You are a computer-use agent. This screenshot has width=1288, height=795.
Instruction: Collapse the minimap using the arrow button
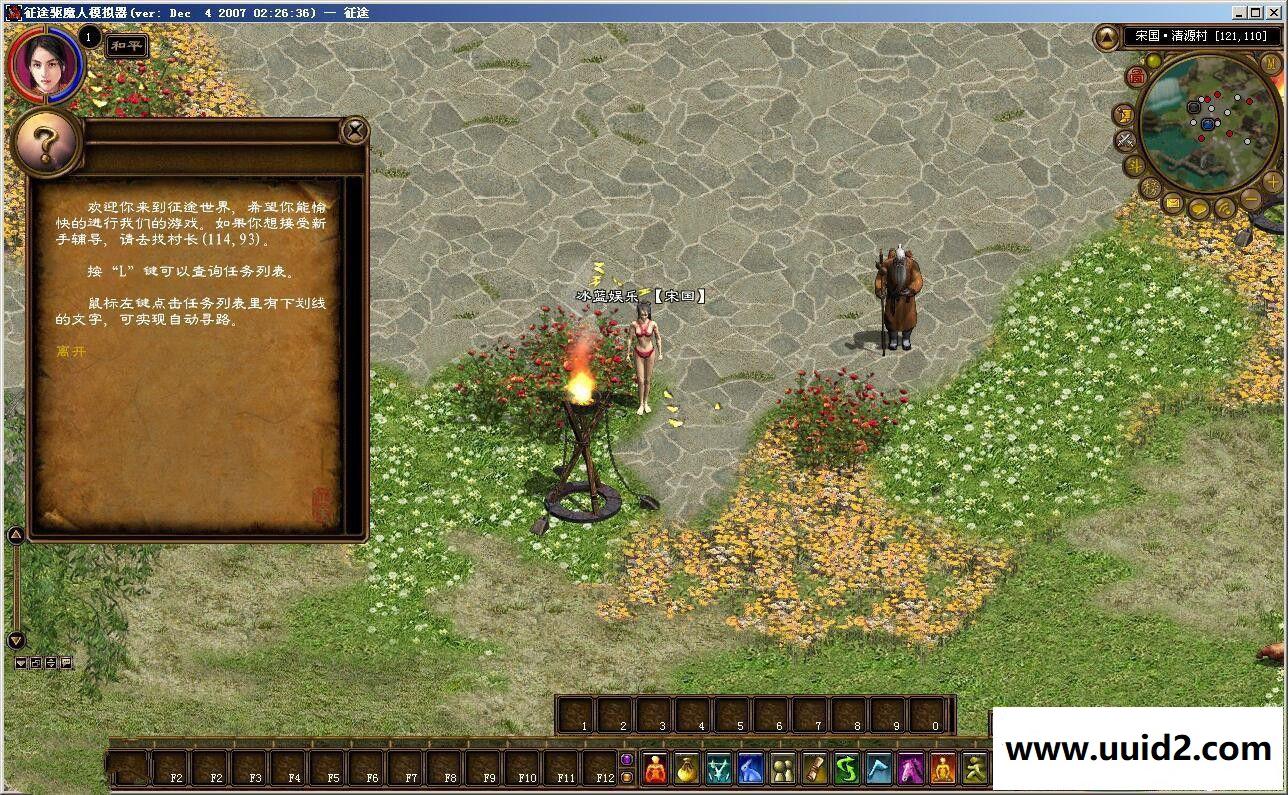(x=1107, y=38)
